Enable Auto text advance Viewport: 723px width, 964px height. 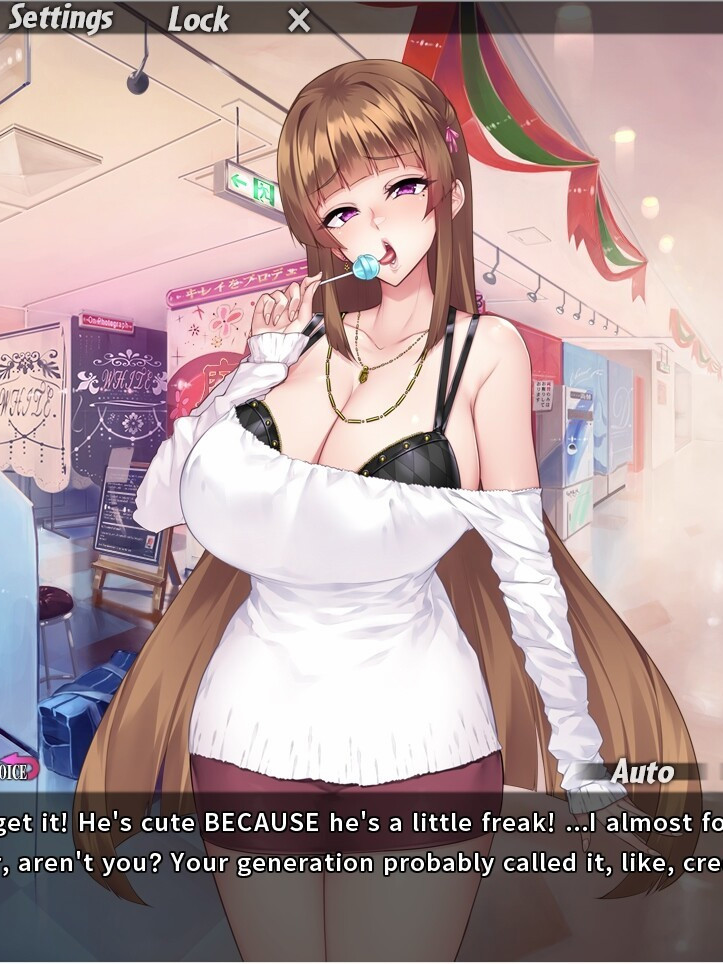tap(643, 772)
